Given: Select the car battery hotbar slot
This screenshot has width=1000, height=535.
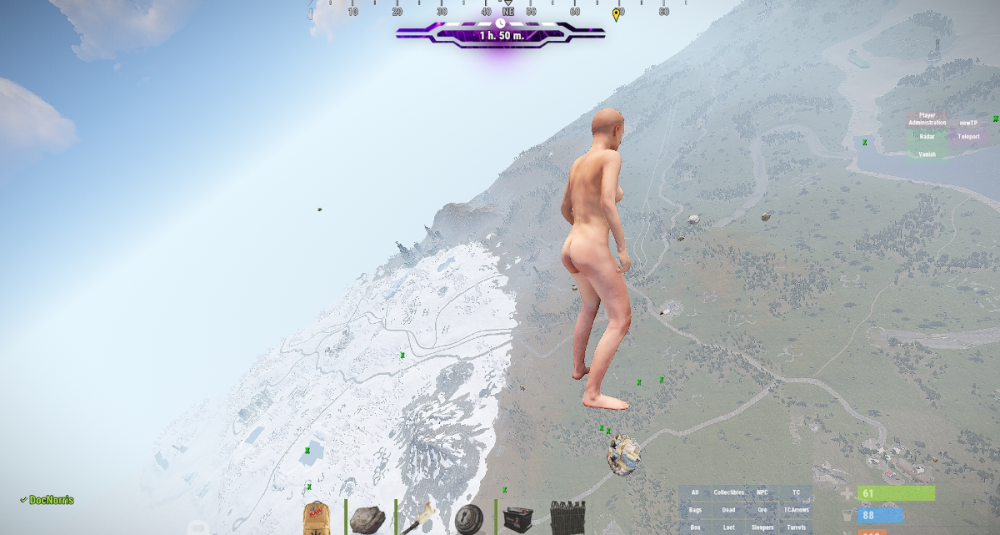Looking at the screenshot, I should 517,519.
